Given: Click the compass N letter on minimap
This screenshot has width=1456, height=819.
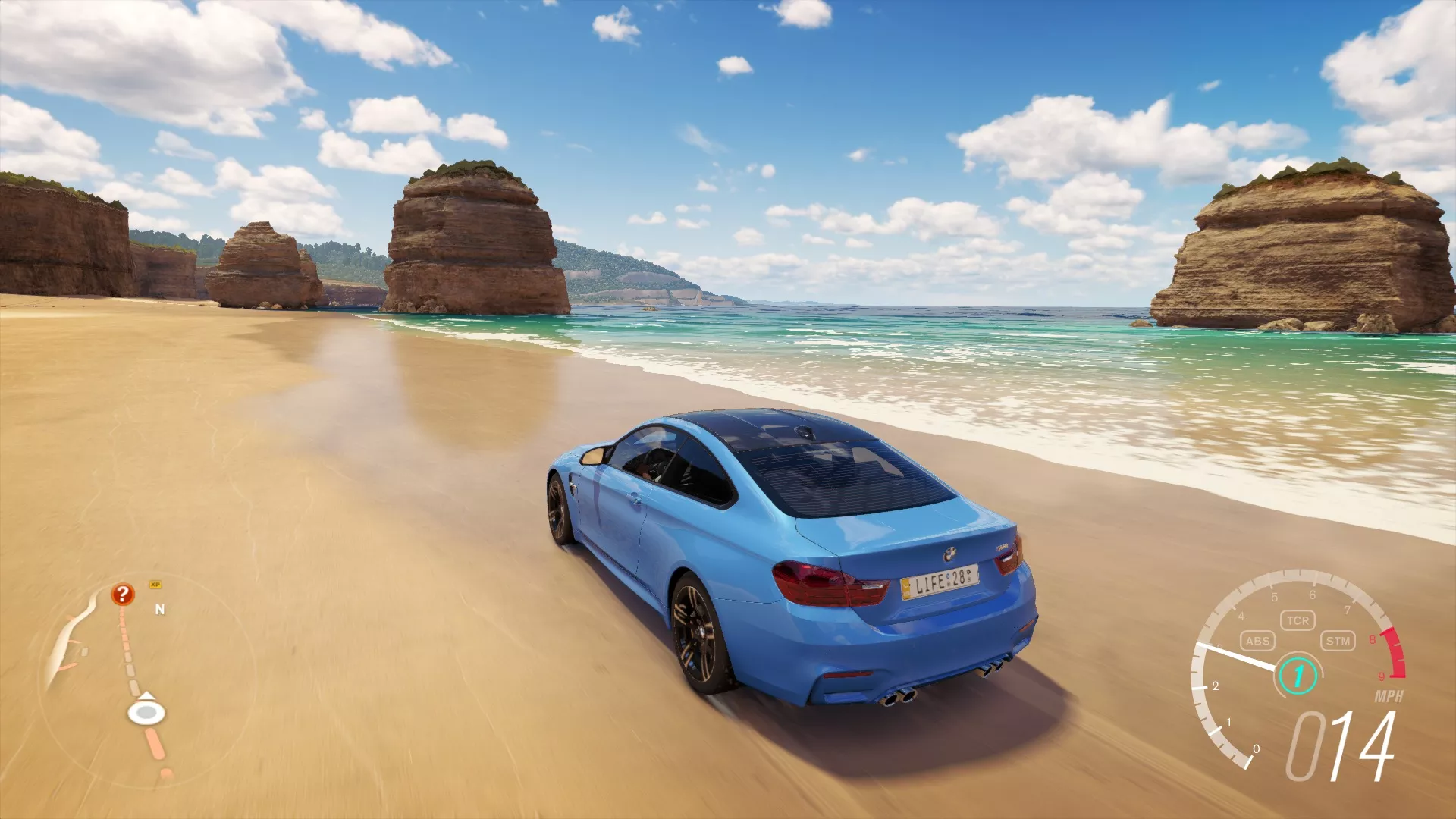Looking at the screenshot, I should (x=159, y=607).
